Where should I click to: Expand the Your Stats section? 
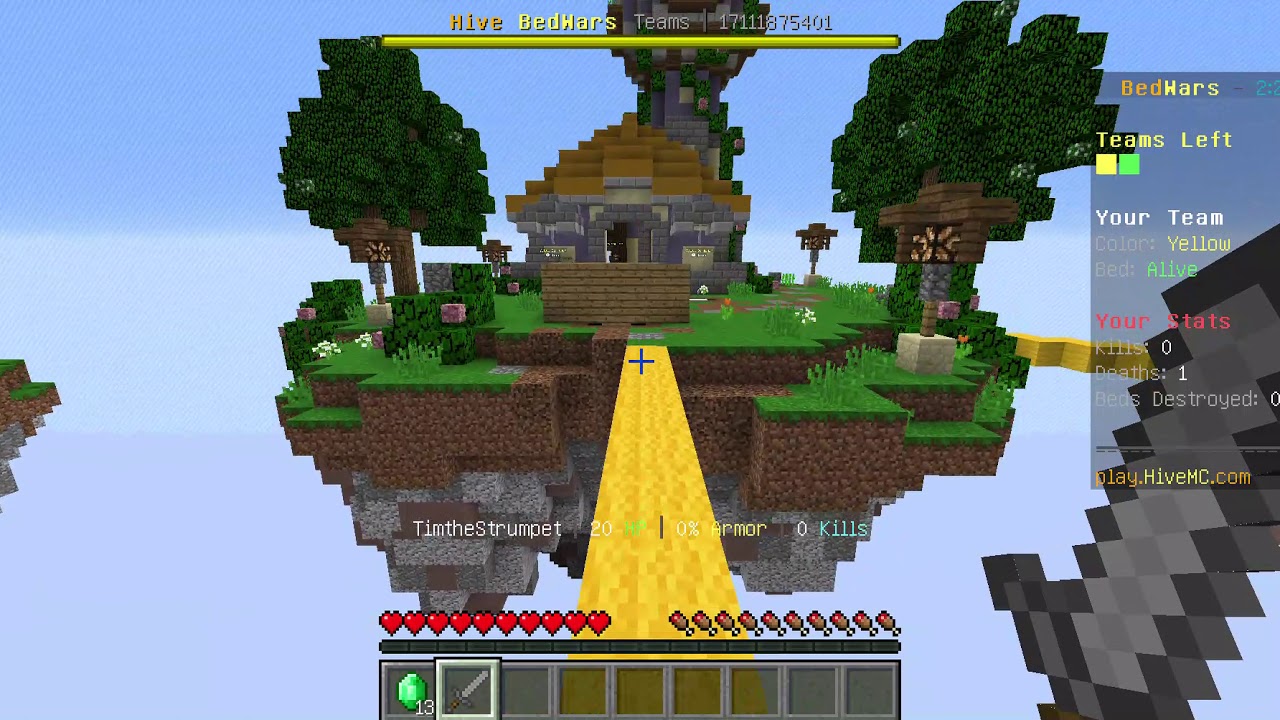click(1163, 321)
